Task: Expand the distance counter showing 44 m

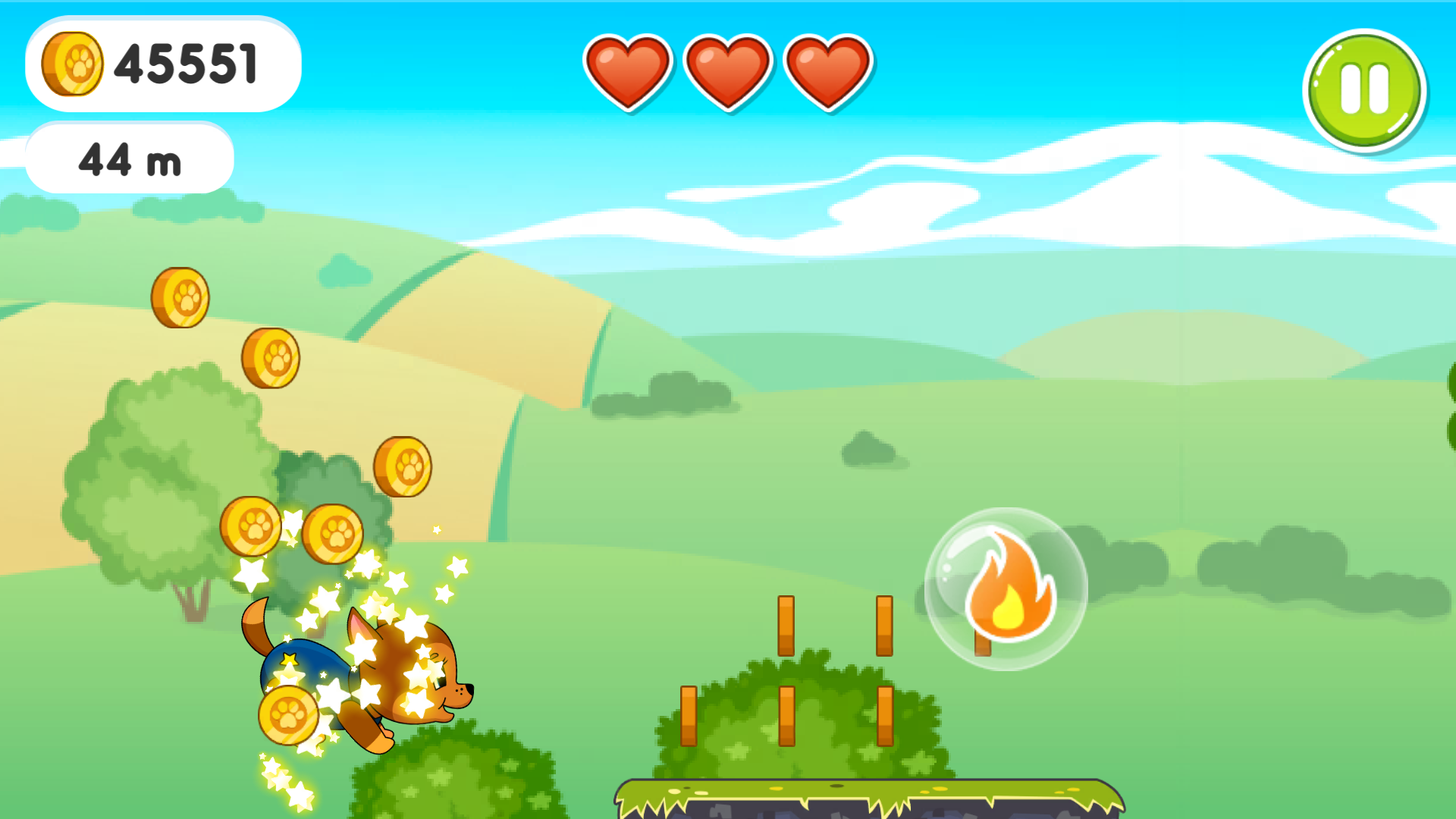Action: (129, 158)
